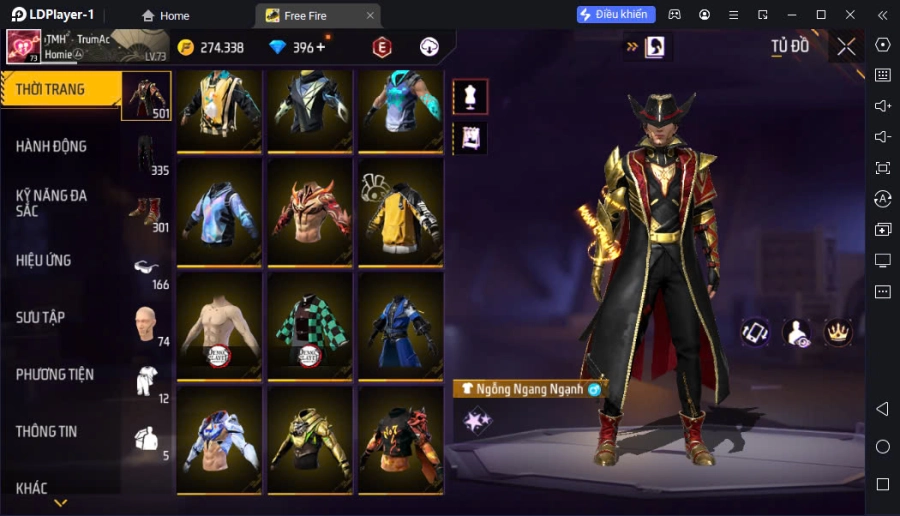Choose the green checkered haori top
900x516 pixels.
point(310,325)
